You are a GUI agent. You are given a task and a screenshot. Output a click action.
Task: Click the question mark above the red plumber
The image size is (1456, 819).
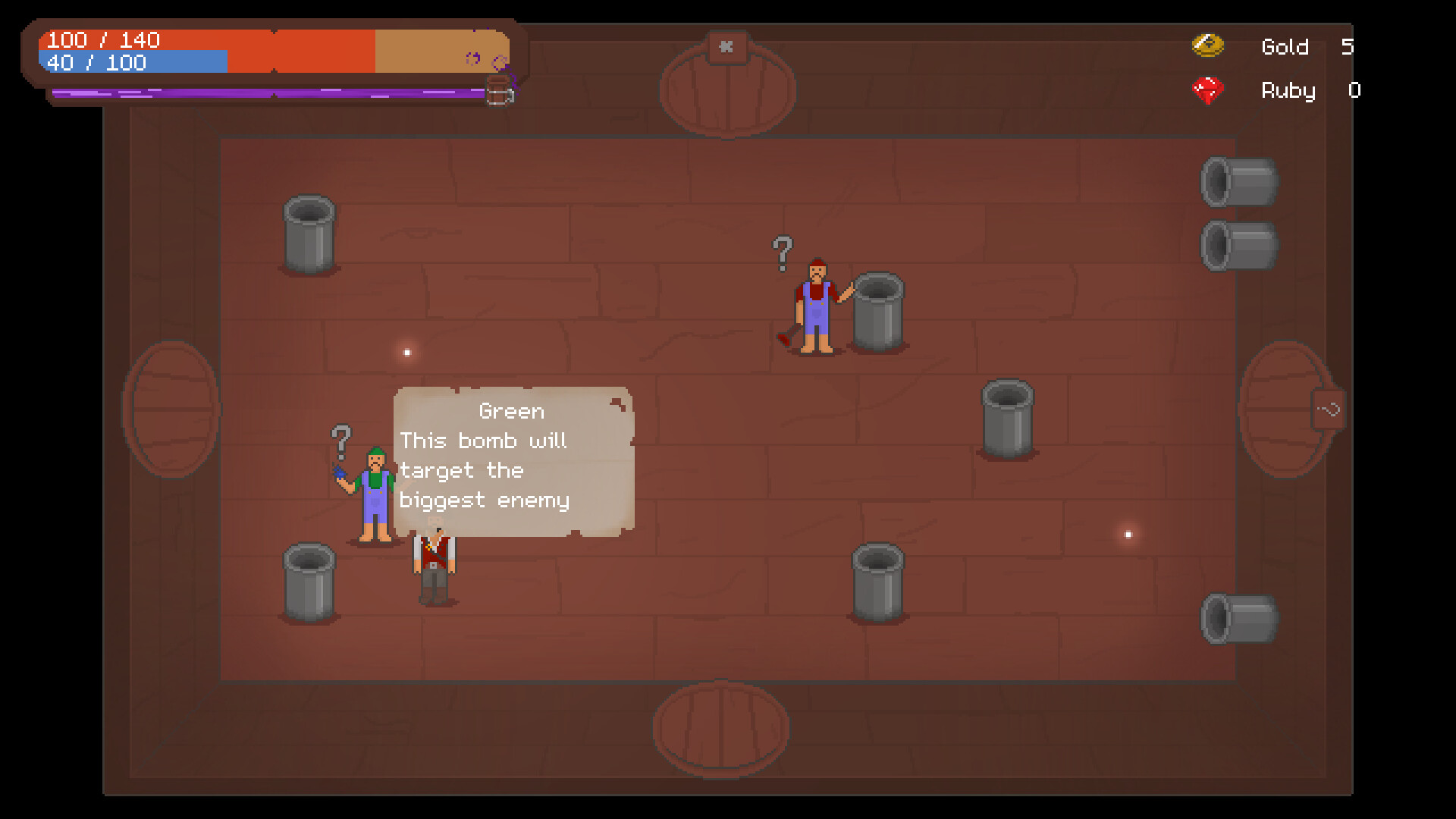(781, 254)
